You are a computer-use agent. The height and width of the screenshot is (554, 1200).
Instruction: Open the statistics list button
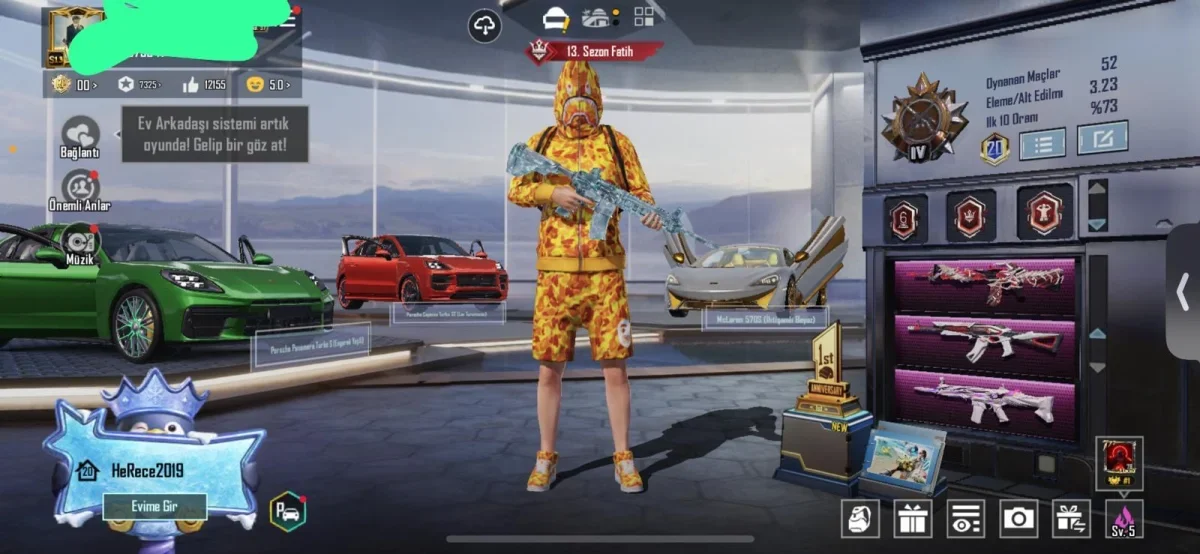(1042, 142)
